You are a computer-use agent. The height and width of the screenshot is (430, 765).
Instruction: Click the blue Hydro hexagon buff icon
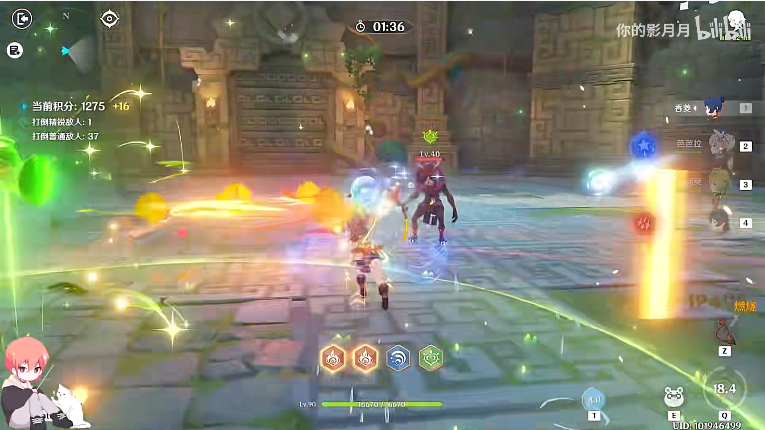pyautogui.click(x=398, y=357)
